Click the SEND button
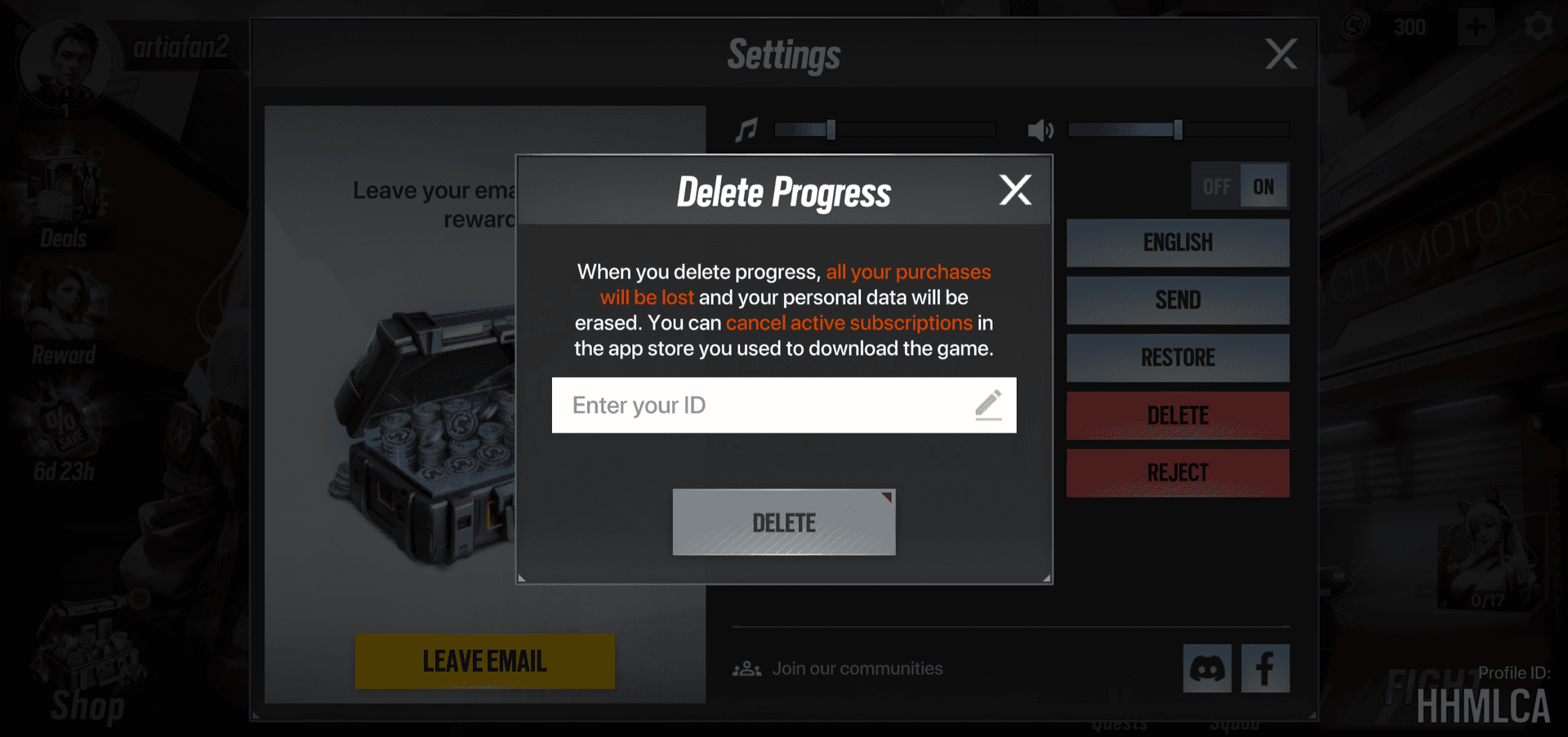 coord(1177,300)
